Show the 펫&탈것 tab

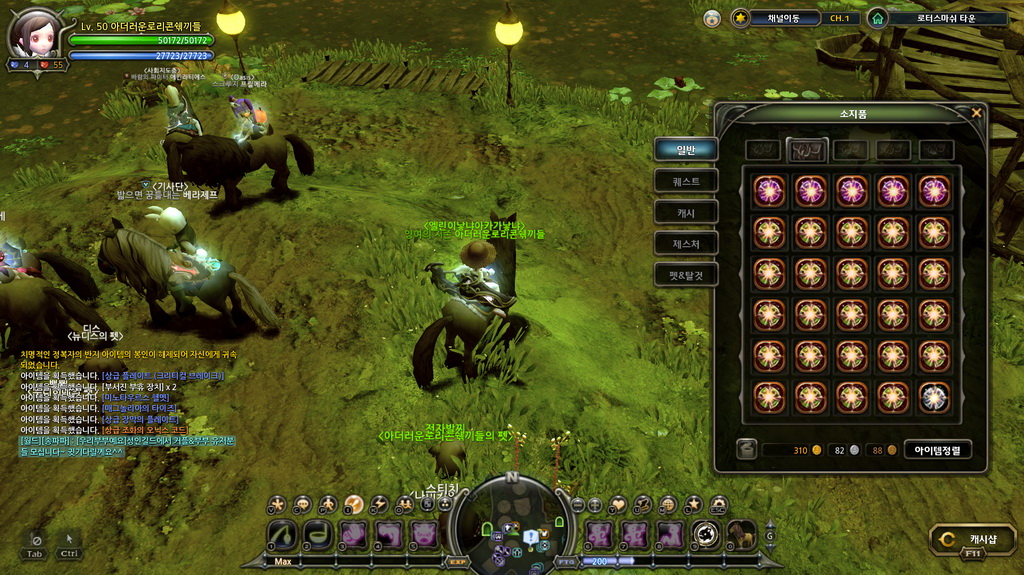tap(685, 273)
